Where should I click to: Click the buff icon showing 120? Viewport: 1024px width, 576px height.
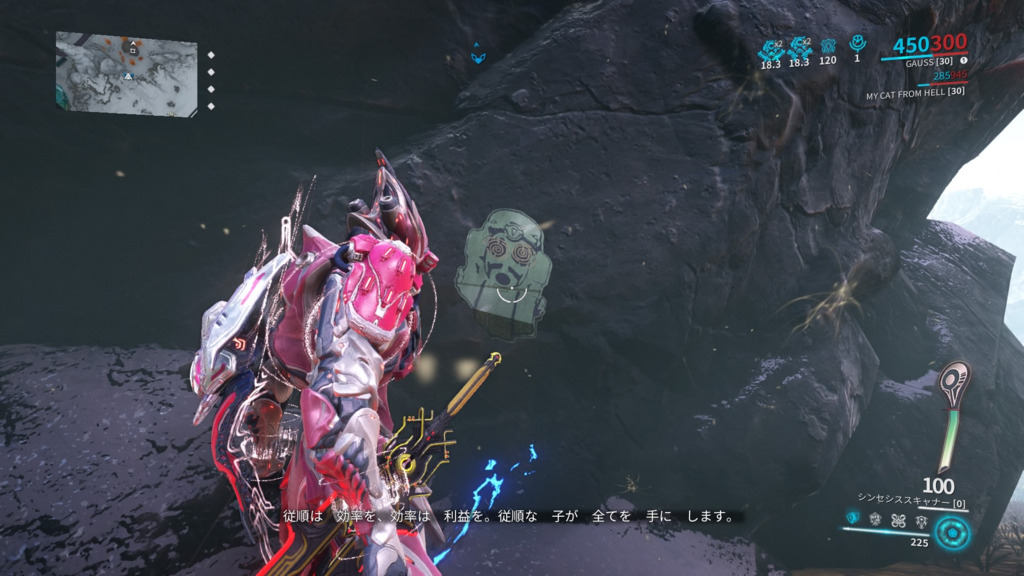pyautogui.click(x=828, y=46)
